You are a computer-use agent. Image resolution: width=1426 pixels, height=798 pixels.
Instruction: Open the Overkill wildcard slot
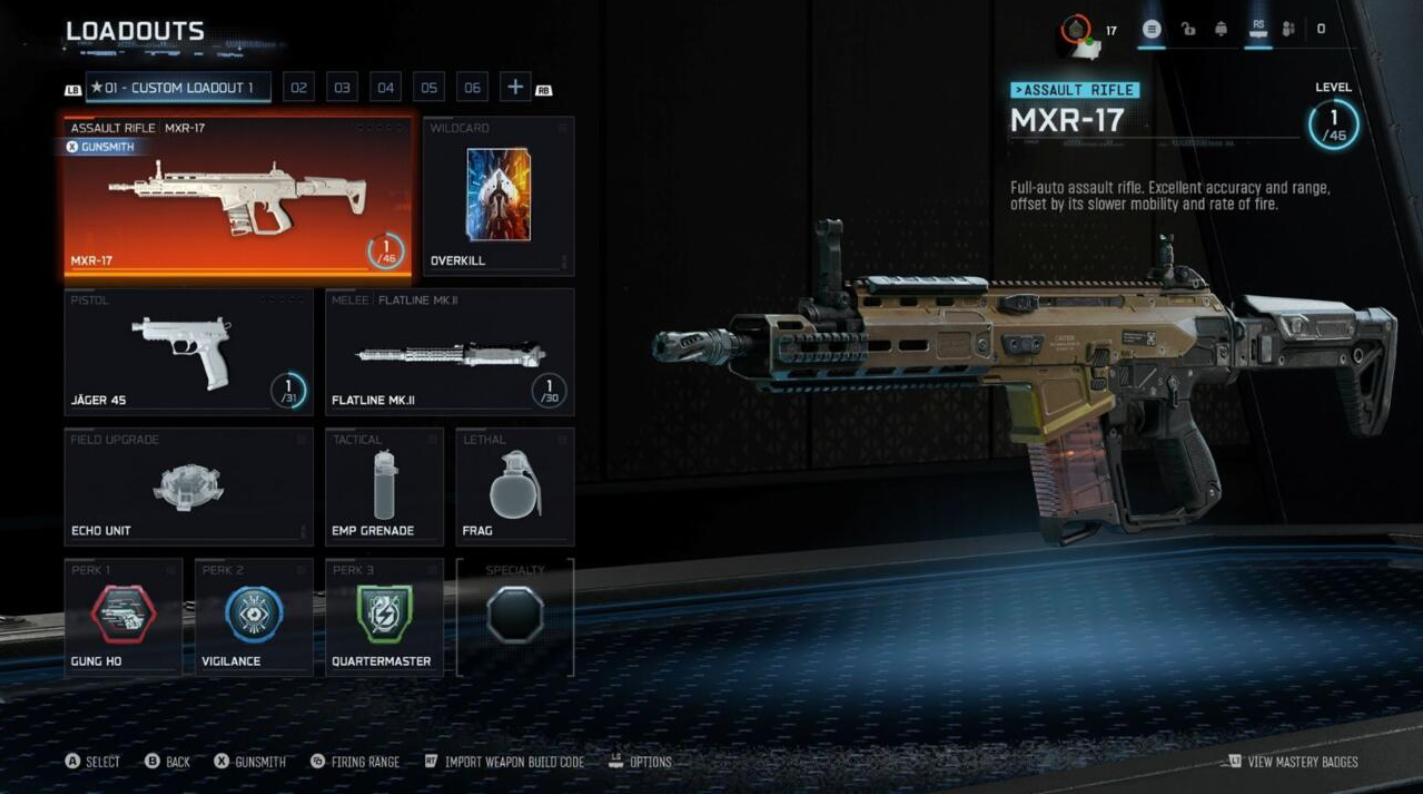[x=498, y=197]
